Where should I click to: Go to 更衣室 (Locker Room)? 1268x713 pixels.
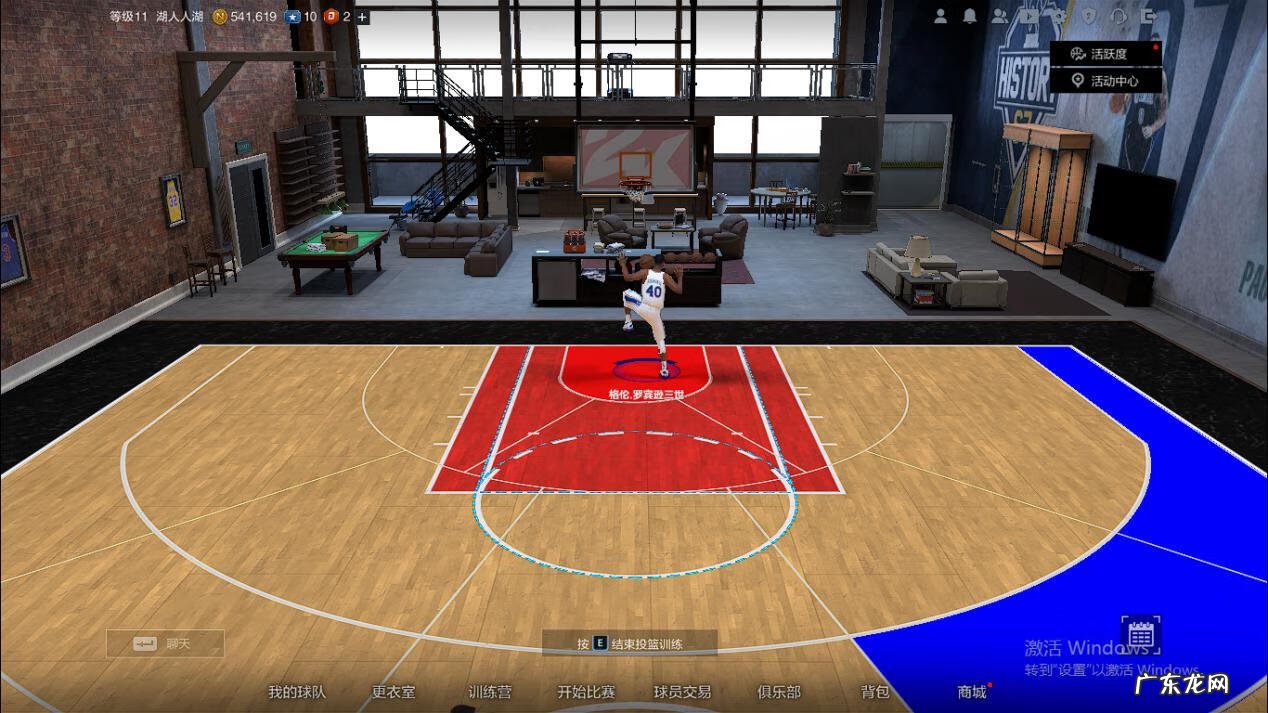(393, 692)
